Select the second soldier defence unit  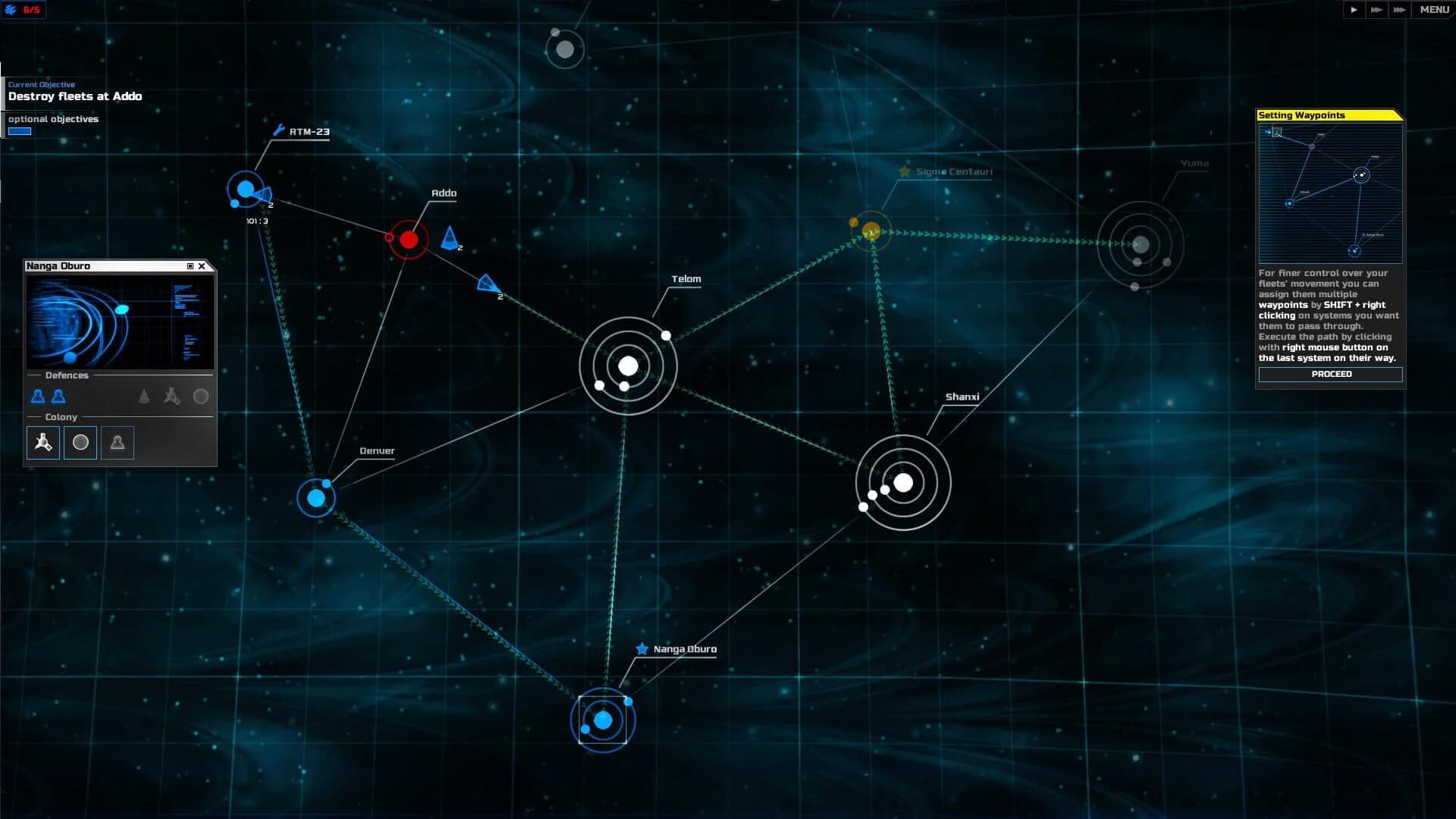(x=57, y=396)
